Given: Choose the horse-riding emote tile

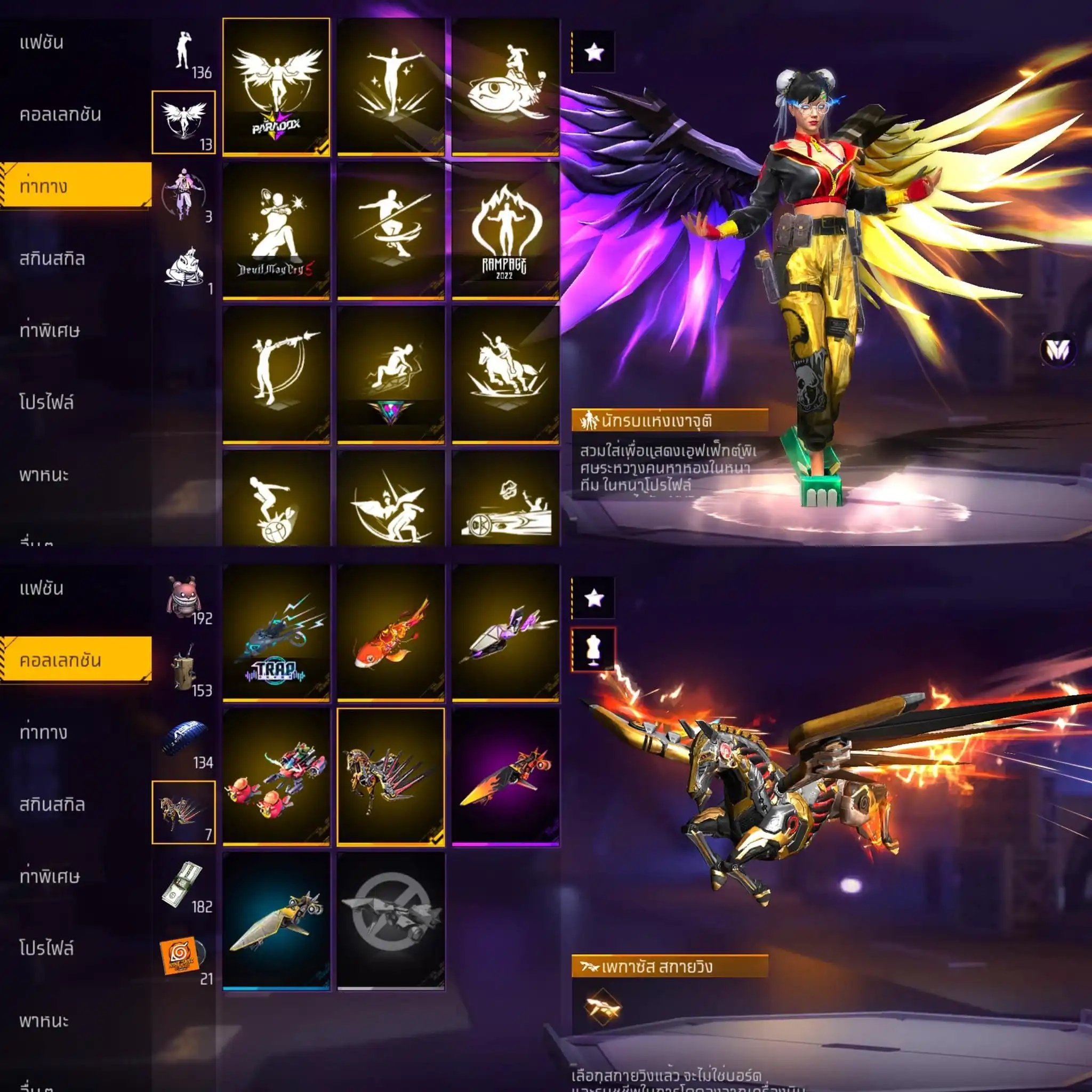Looking at the screenshot, I should [x=505, y=374].
